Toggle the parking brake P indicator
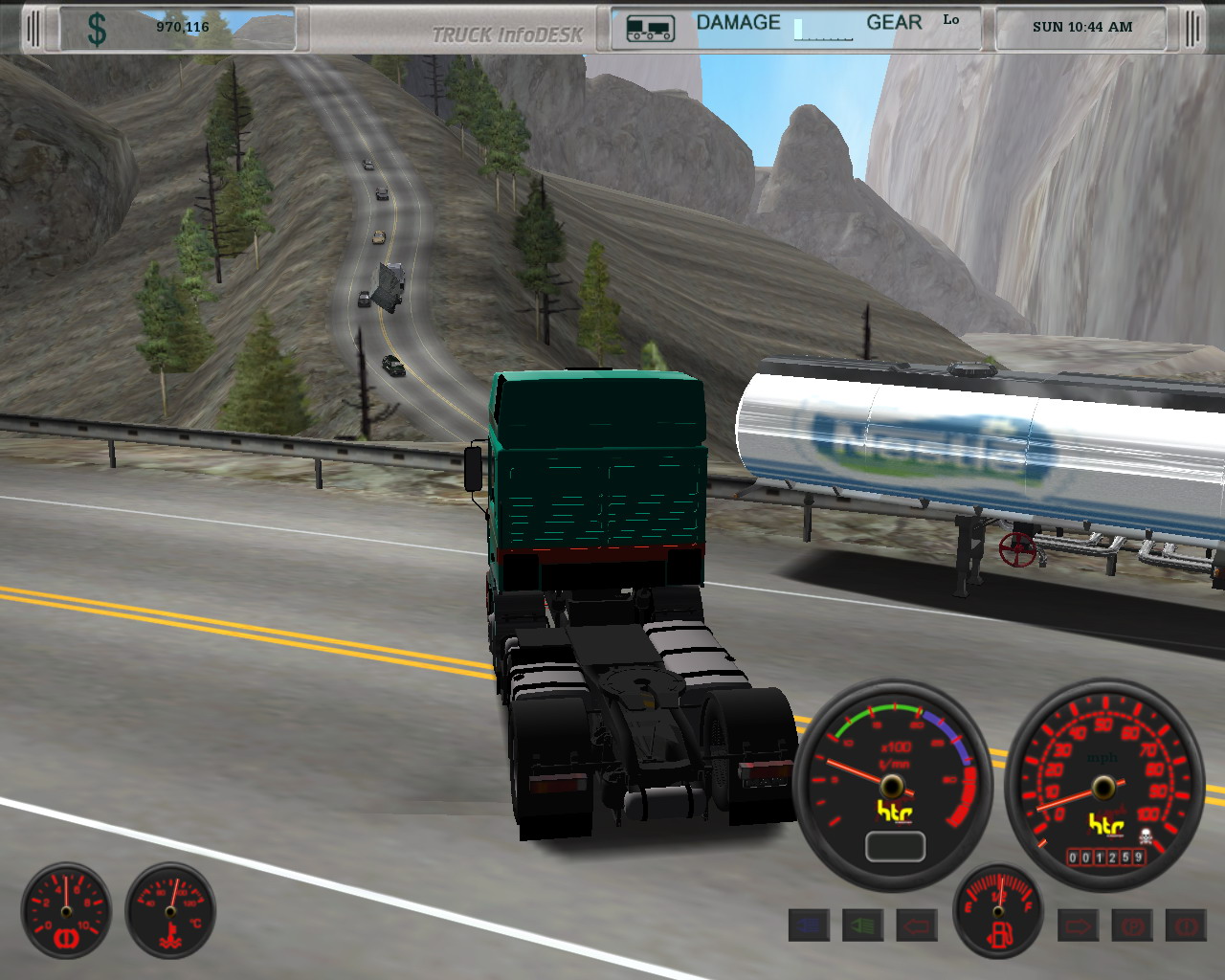The width and height of the screenshot is (1225, 980). pos(1132,925)
